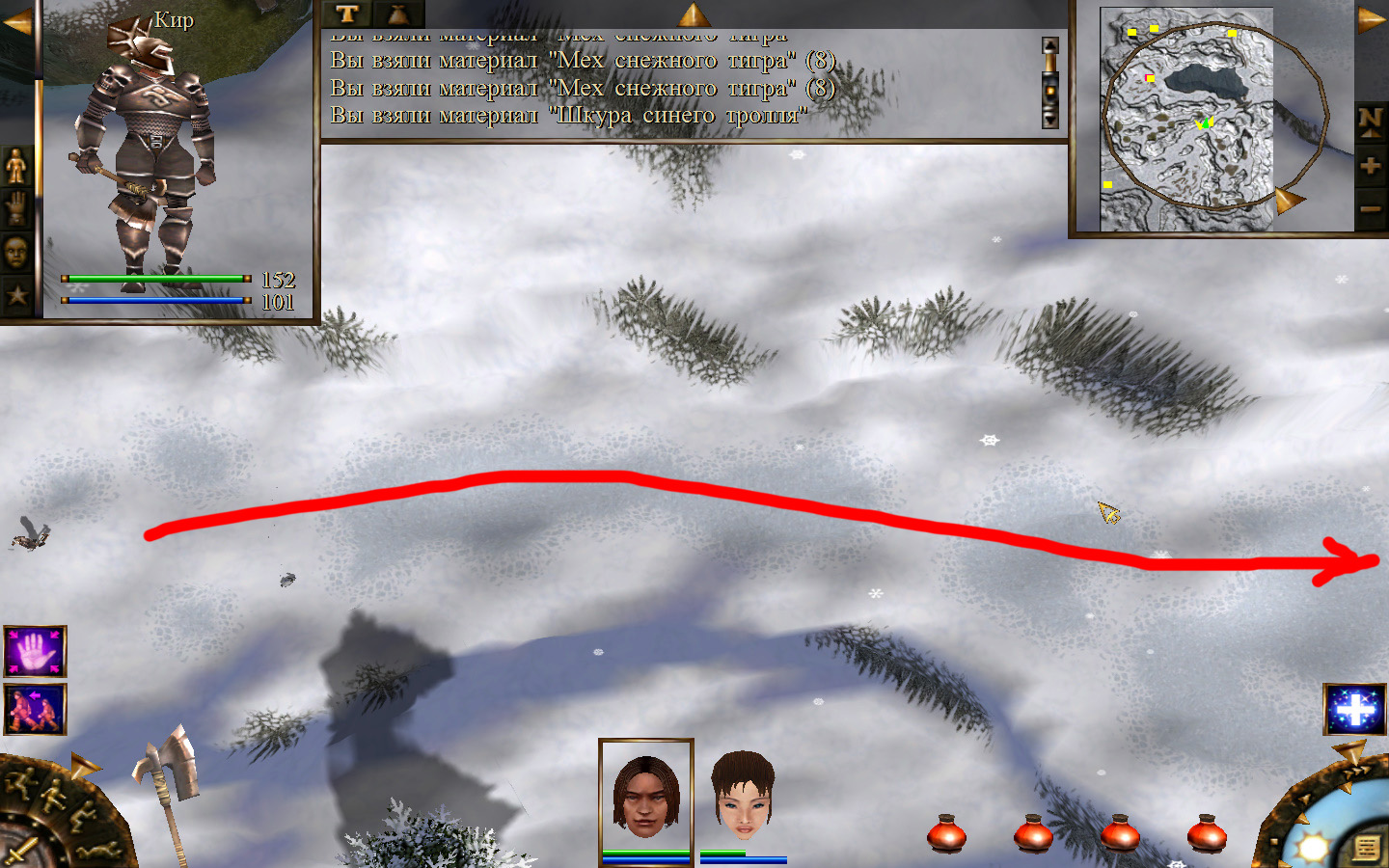Switch to the "T" text log tab
This screenshot has height=868, width=1389.
coord(347,14)
